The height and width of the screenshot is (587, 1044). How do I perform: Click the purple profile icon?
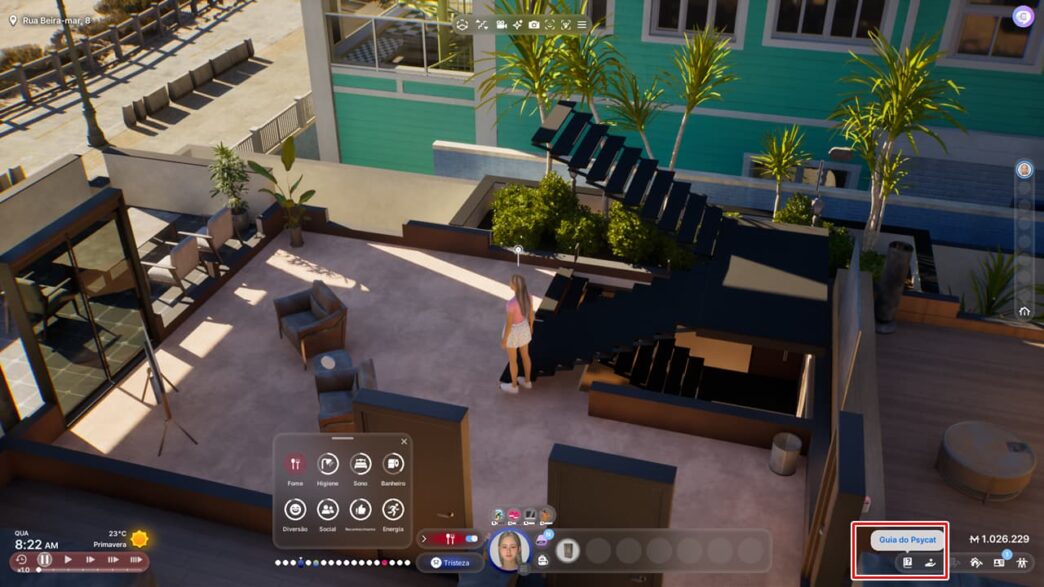tap(1022, 16)
